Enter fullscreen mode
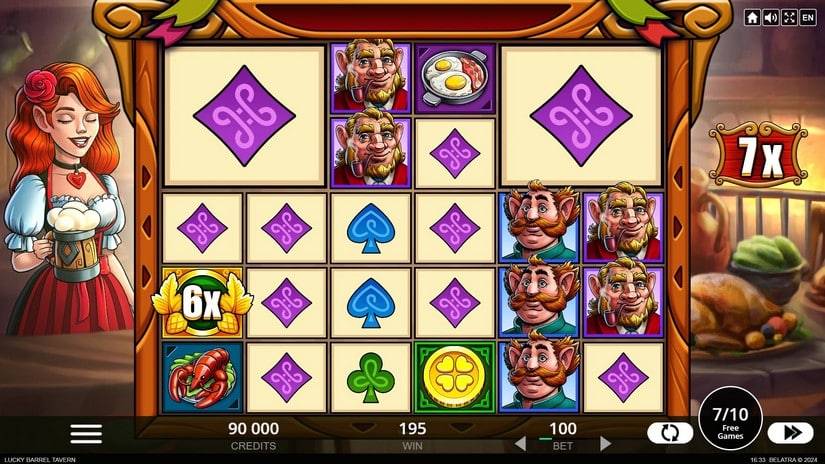825x464 pixels. (788, 17)
